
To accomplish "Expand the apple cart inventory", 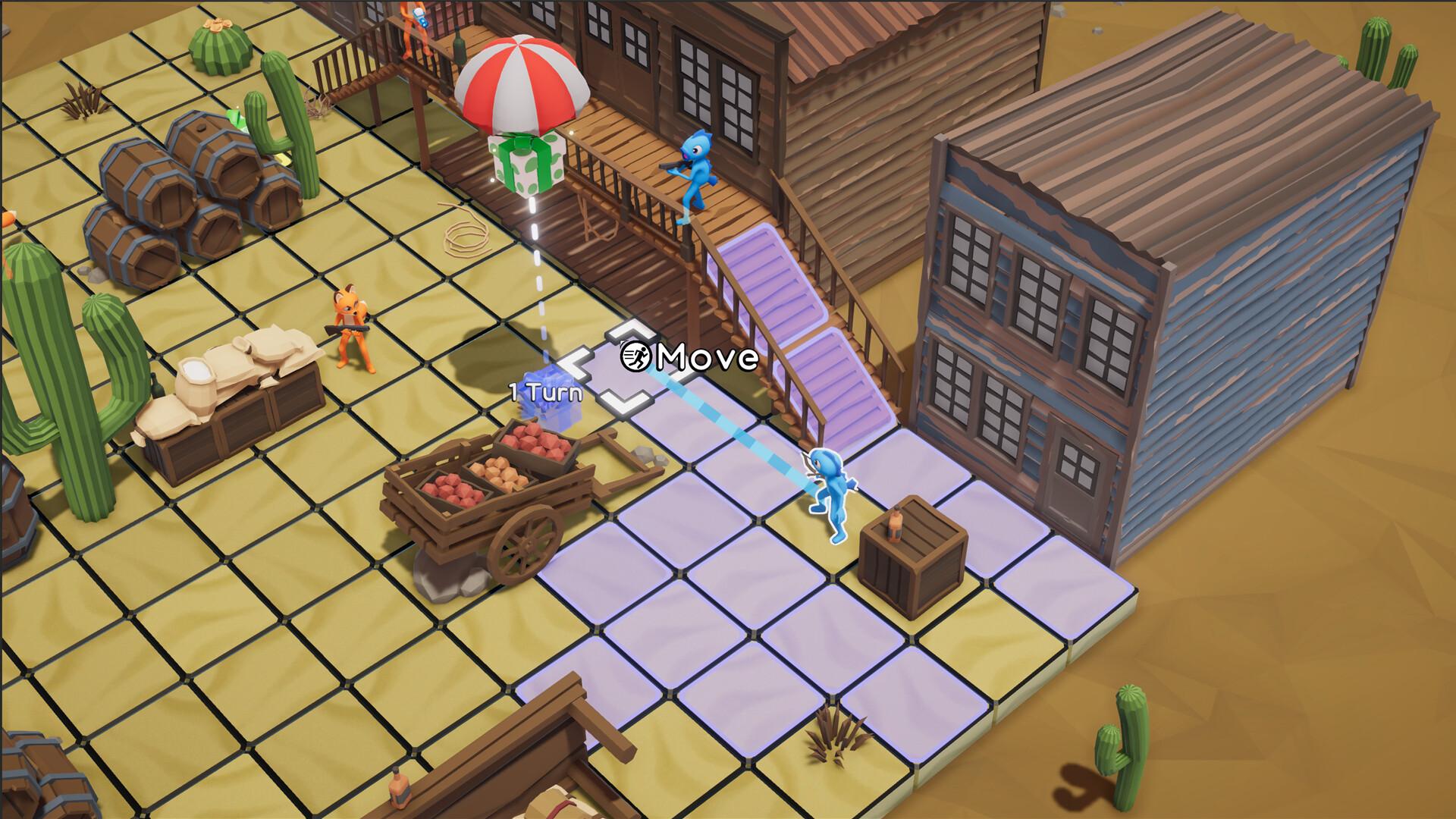I will pos(493,485).
